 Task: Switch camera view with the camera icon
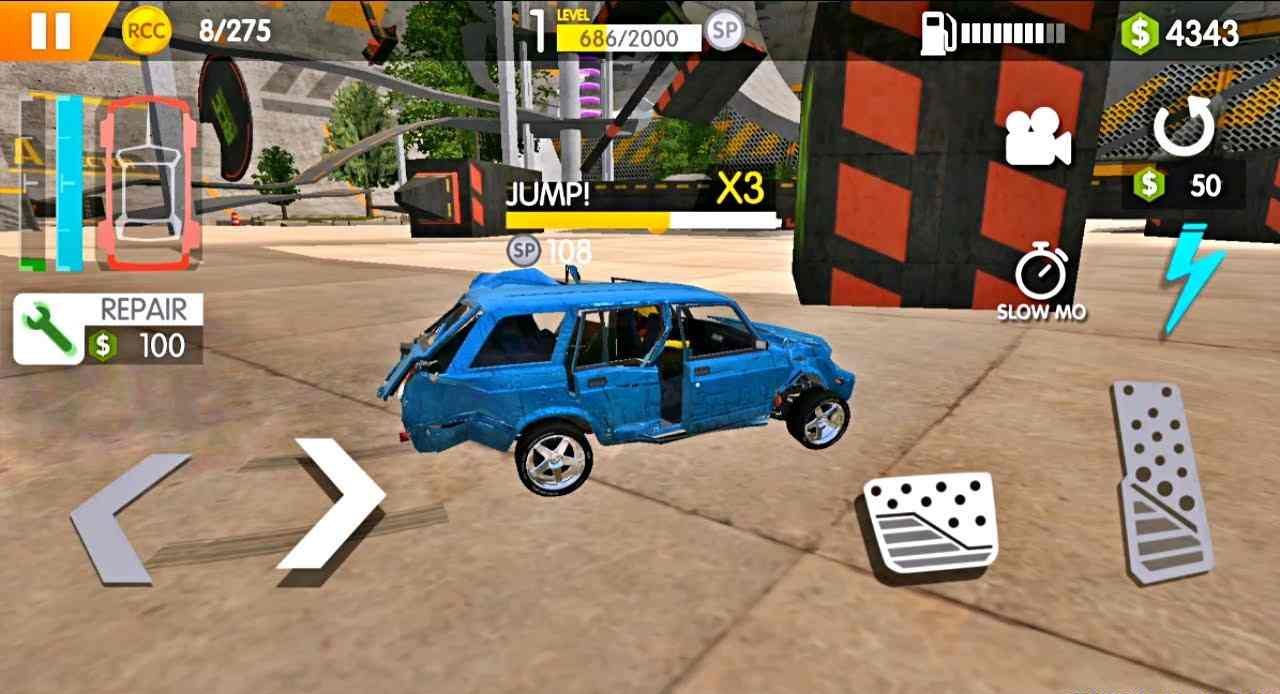tap(1038, 137)
